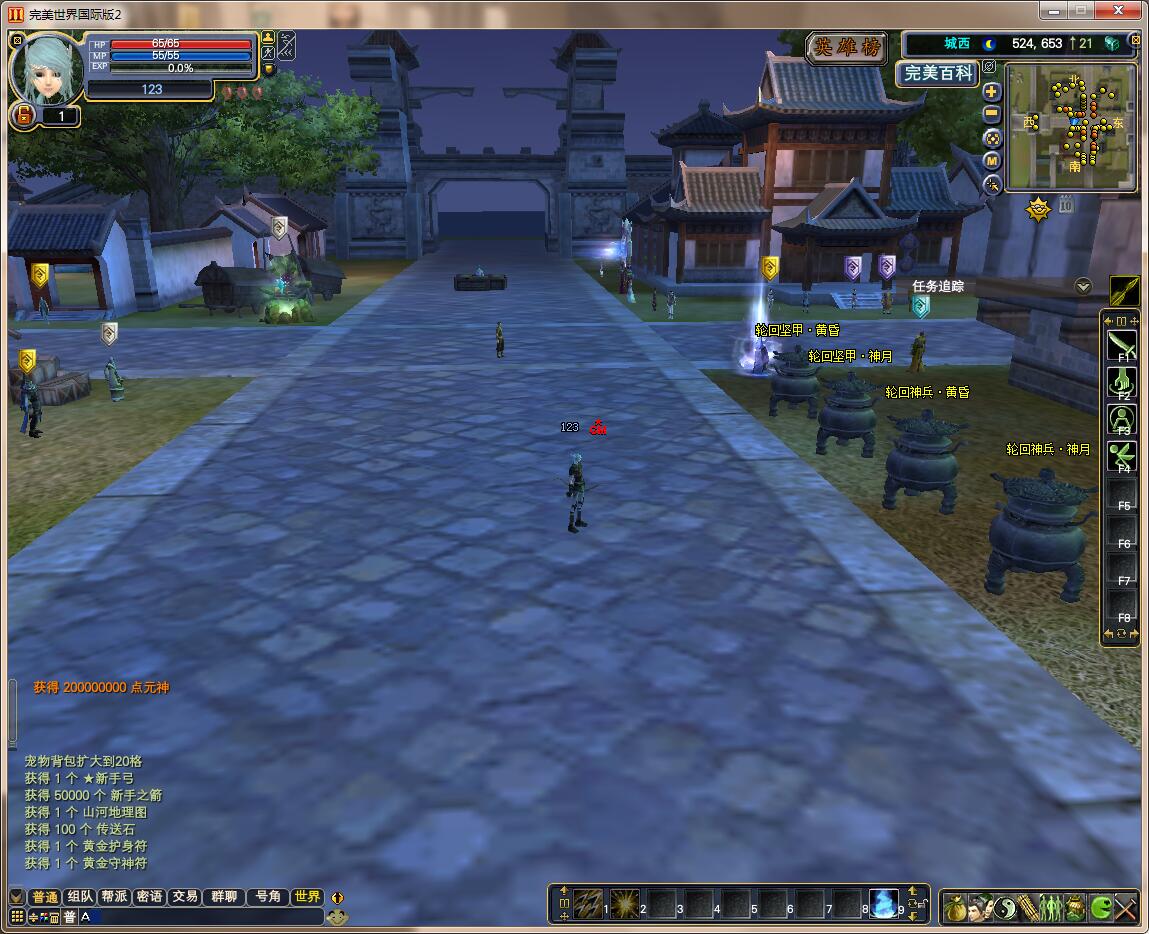Zoom in the minimap with the plus button

coord(991,91)
